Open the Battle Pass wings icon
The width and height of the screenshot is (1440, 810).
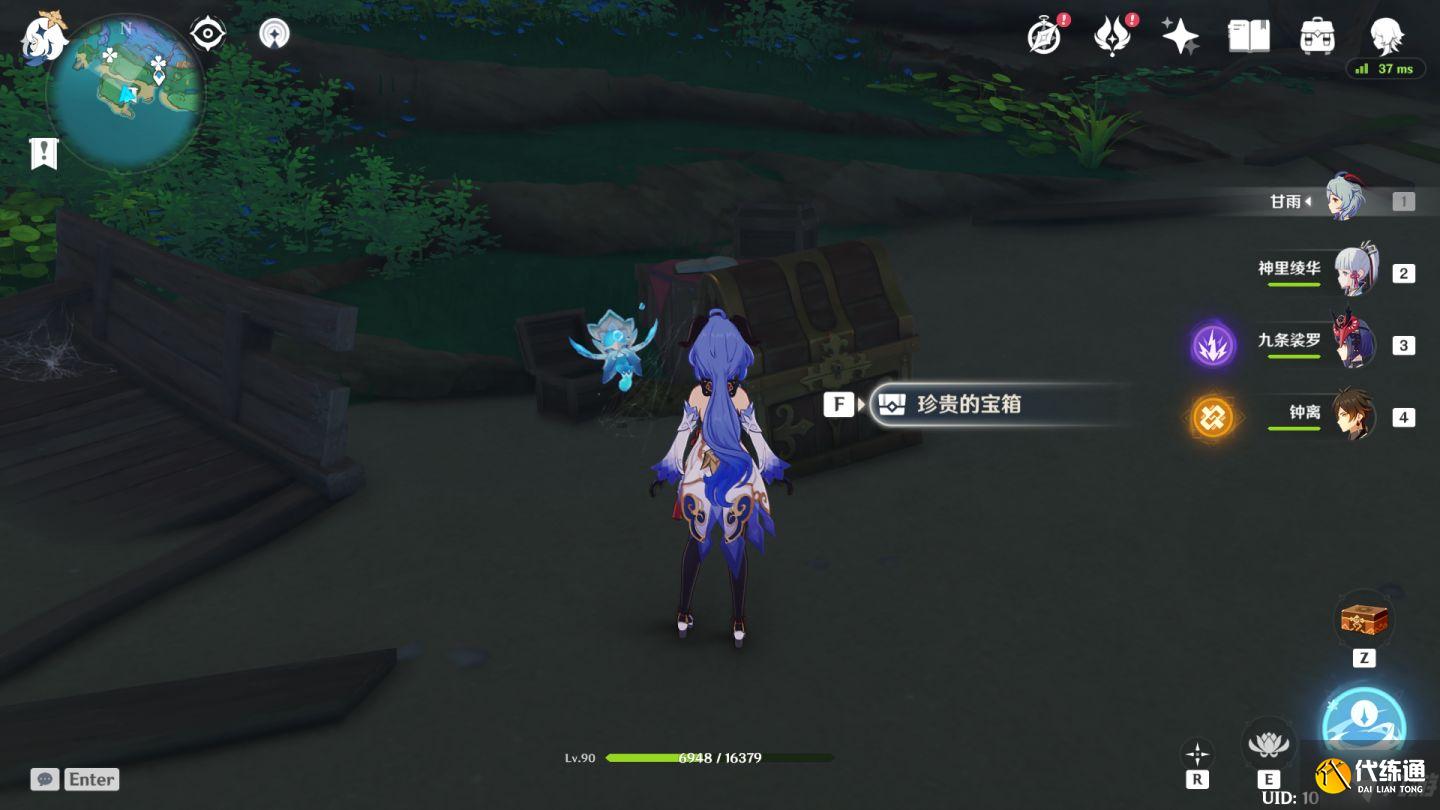(x=1113, y=35)
